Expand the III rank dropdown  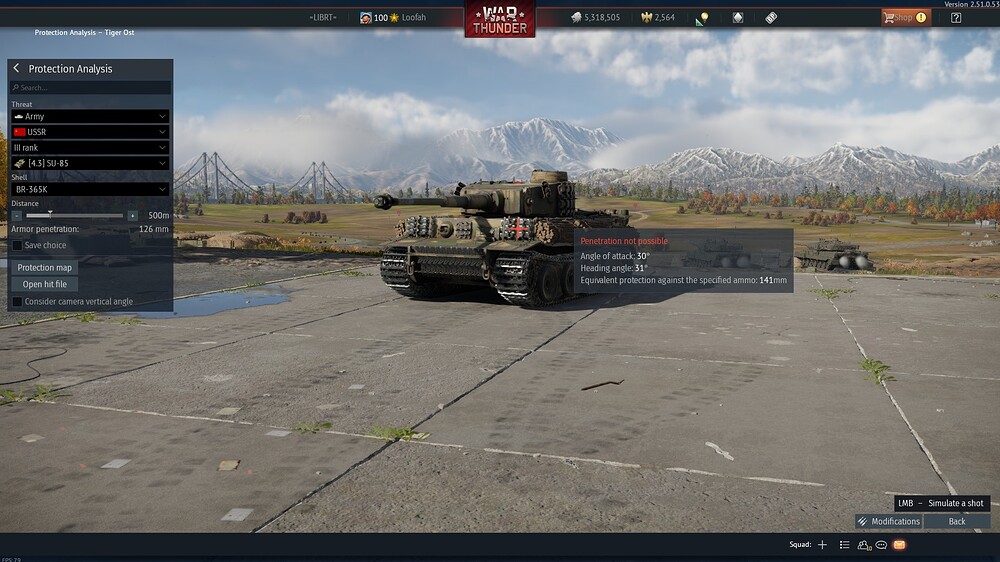tap(90, 147)
